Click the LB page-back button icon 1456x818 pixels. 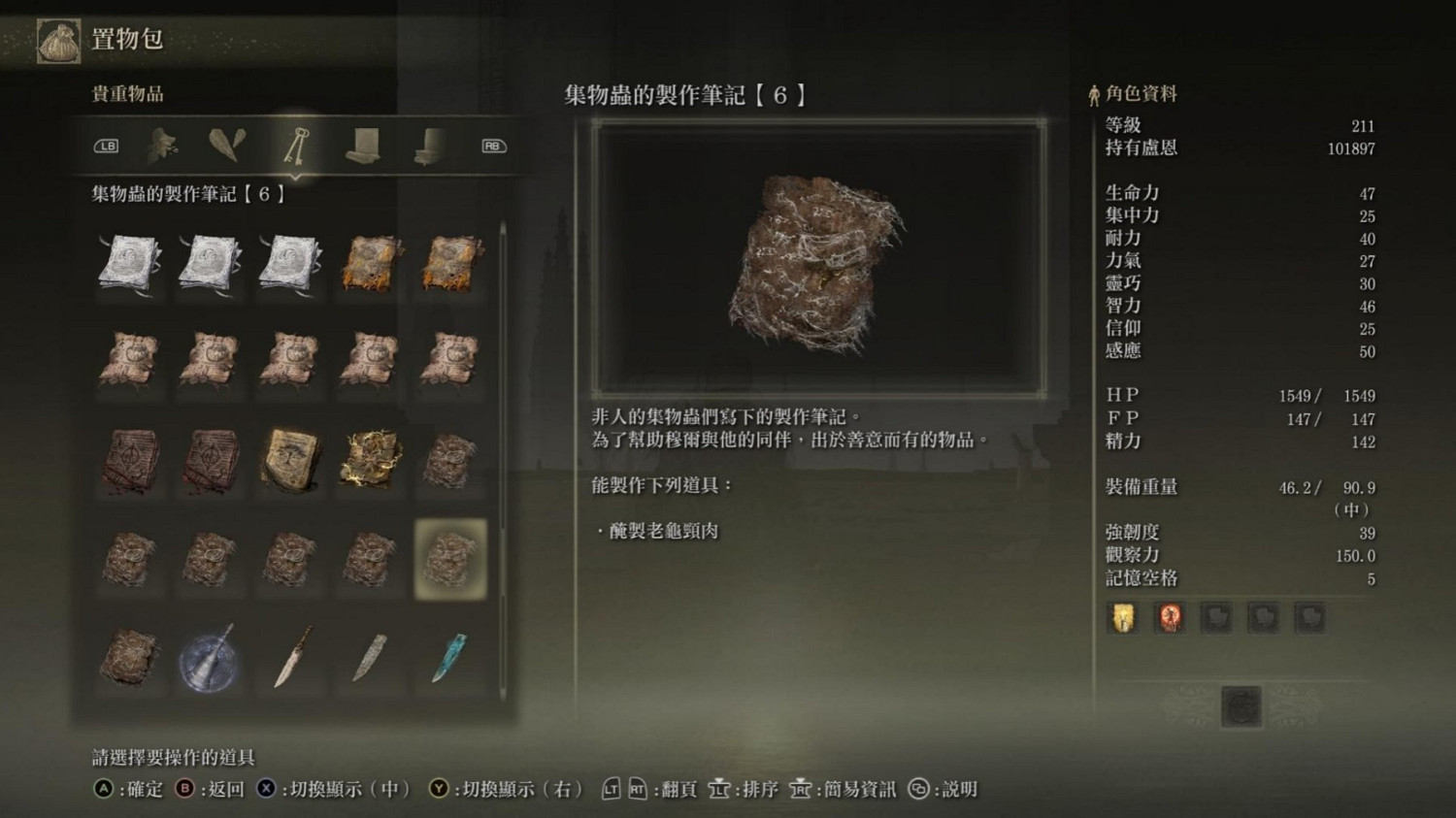pyautogui.click(x=107, y=146)
